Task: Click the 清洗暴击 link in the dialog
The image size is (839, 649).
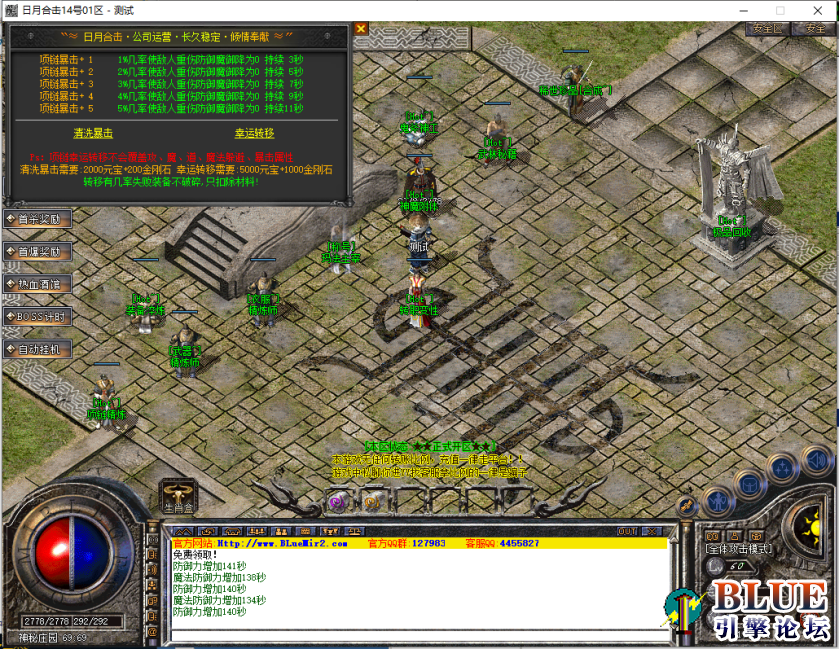Action: 93,133
